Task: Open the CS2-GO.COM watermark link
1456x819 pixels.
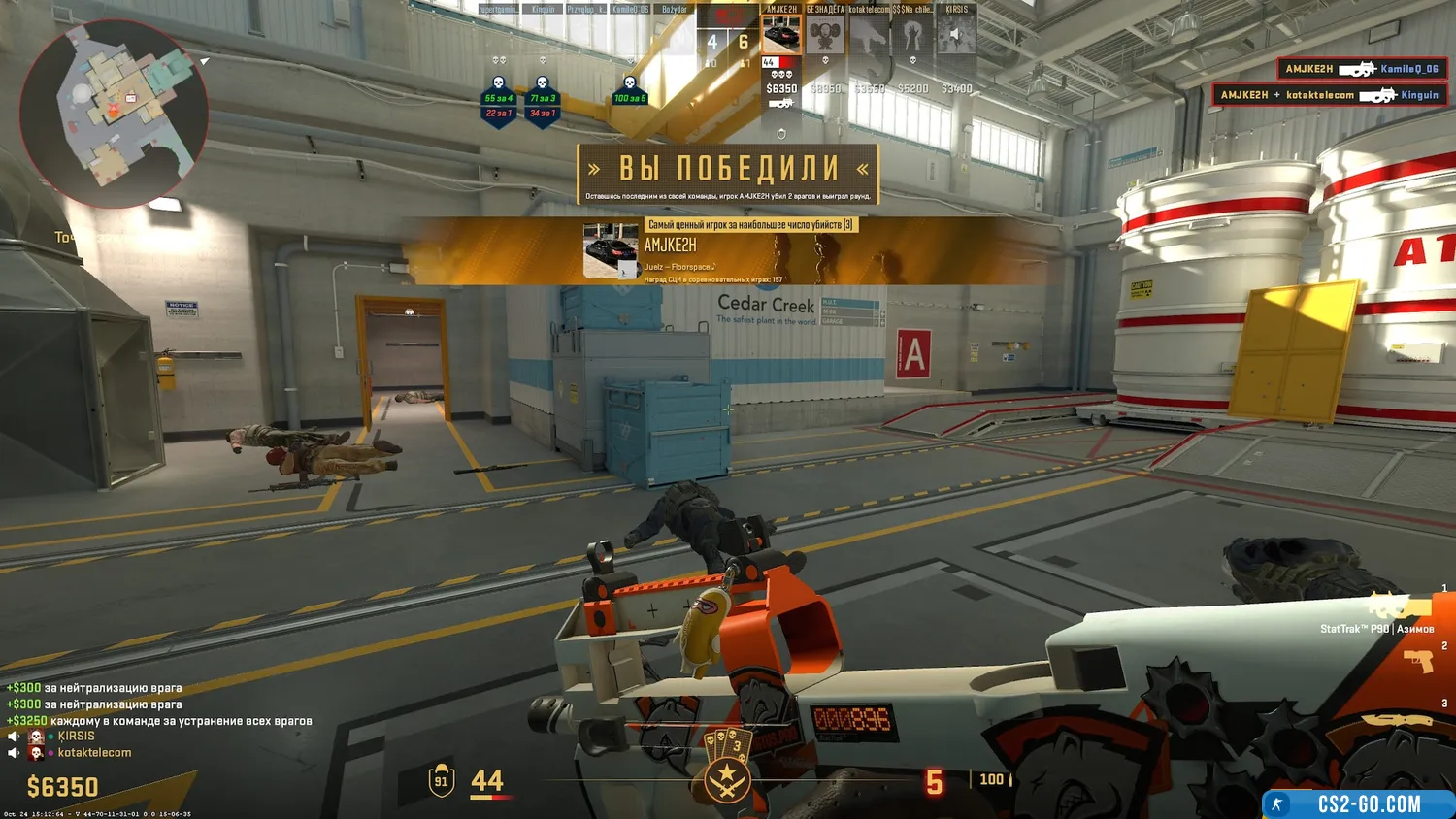Action: pyautogui.click(x=1358, y=803)
